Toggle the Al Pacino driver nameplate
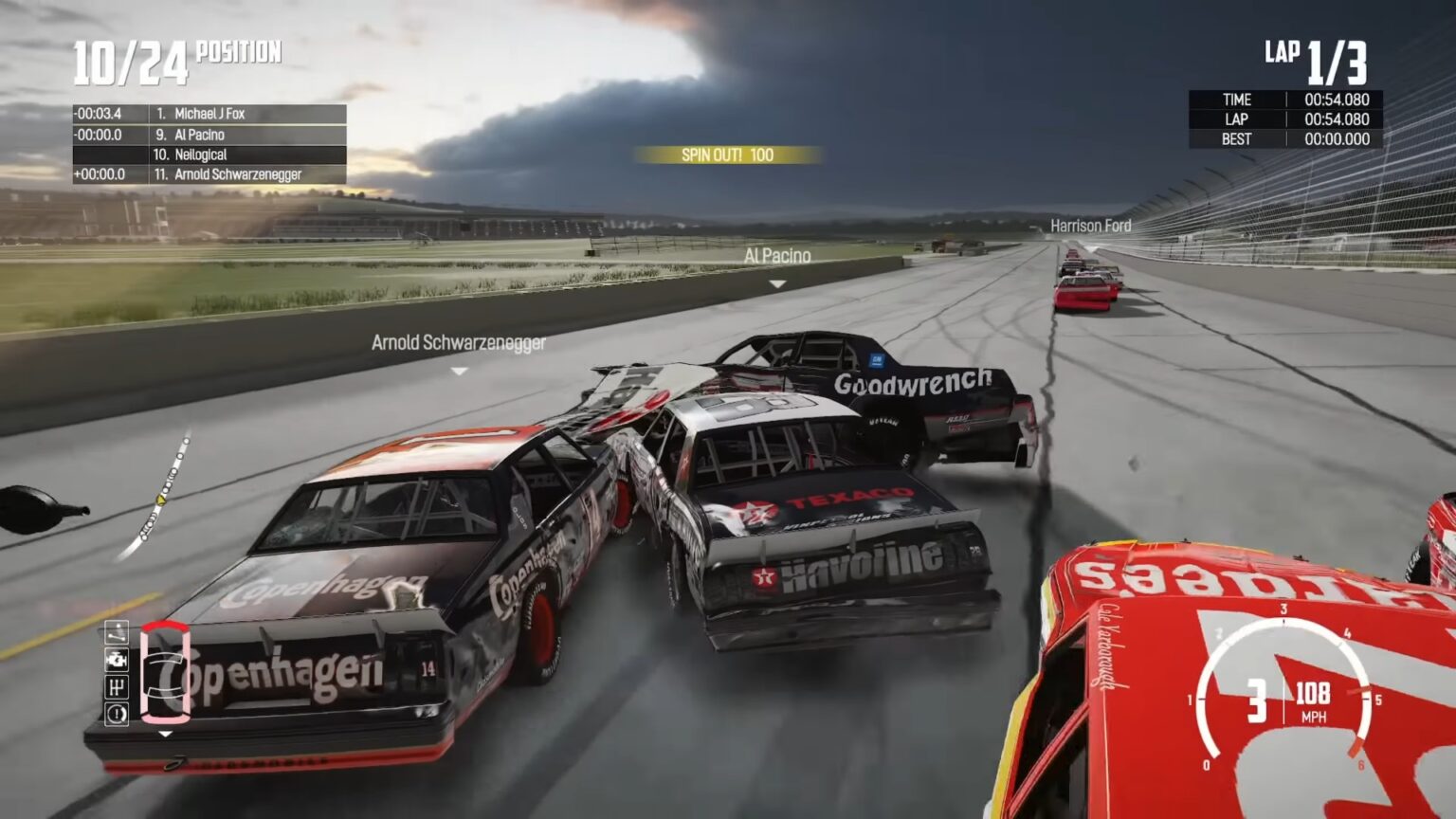This screenshot has width=1456, height=819. click(x=777, y=254)
